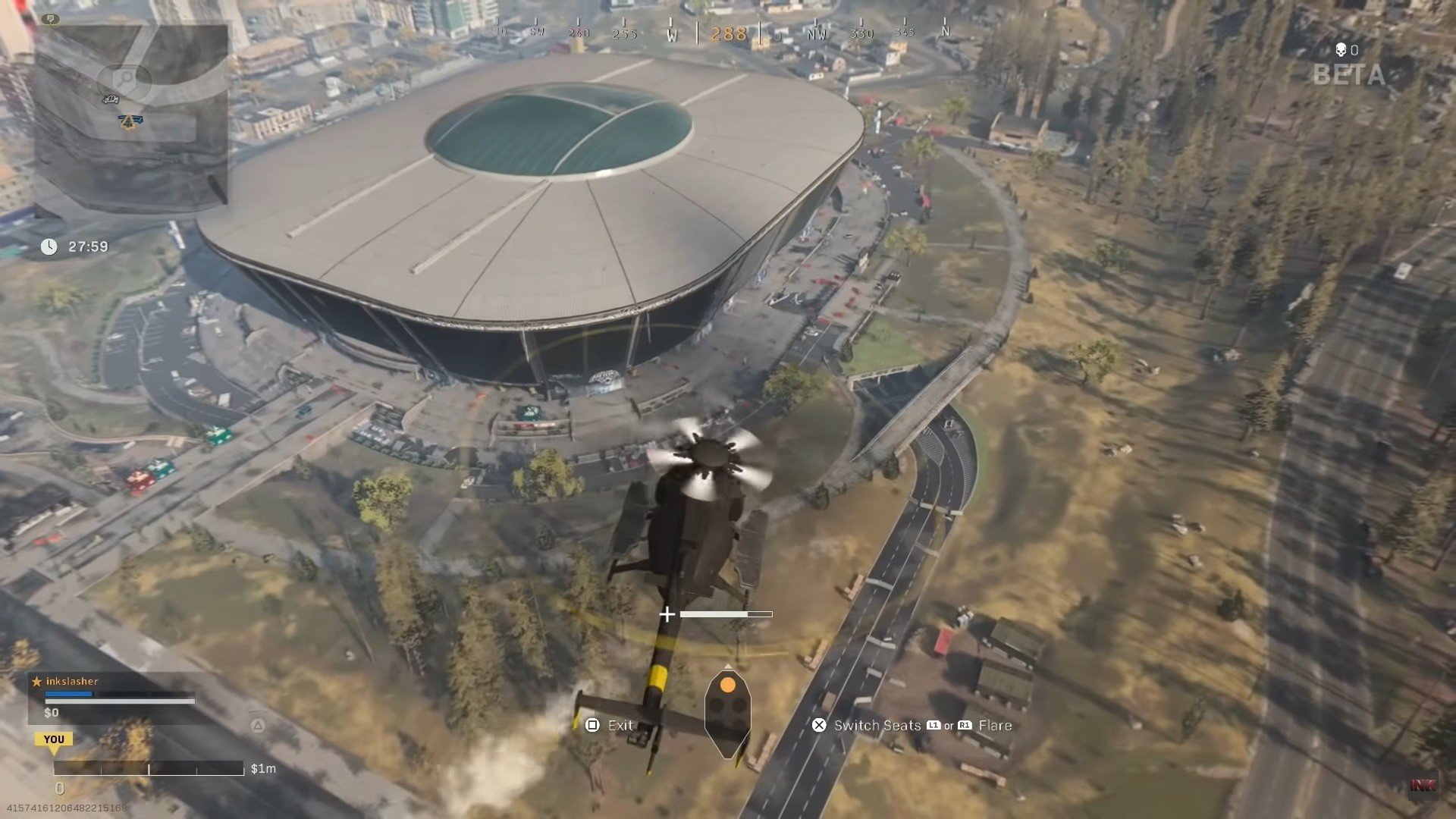
Task: Open the minimap
Action: coord(130,118)
